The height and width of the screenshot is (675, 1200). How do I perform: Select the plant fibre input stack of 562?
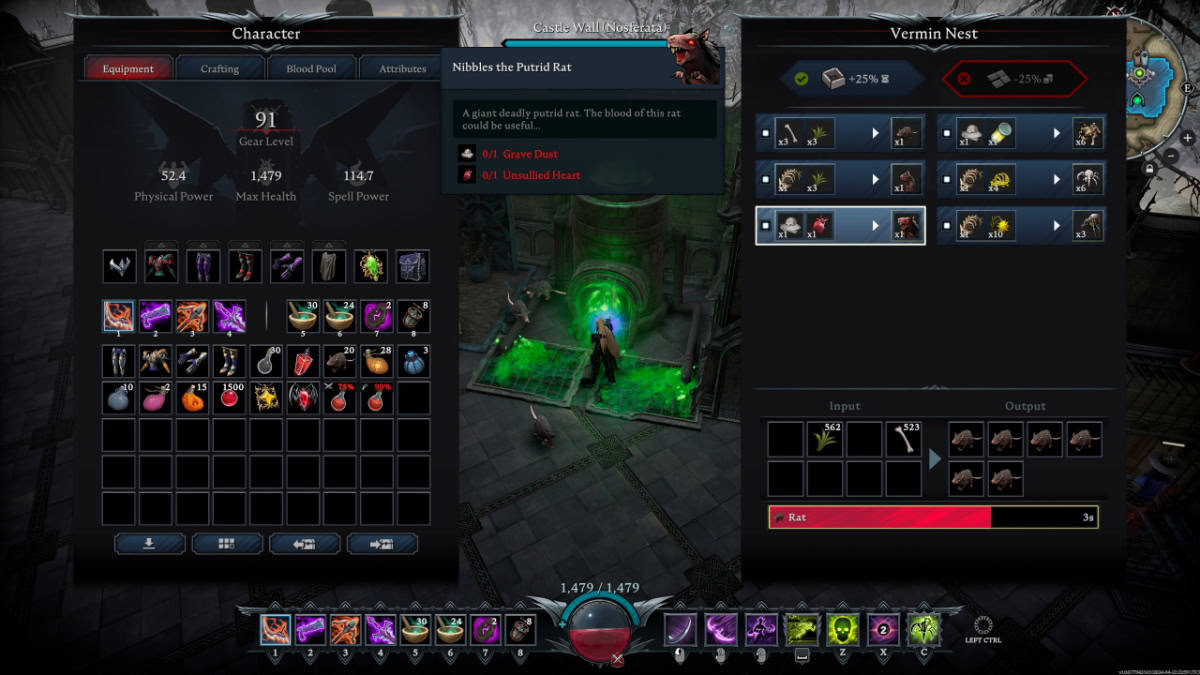click(824, 440)
